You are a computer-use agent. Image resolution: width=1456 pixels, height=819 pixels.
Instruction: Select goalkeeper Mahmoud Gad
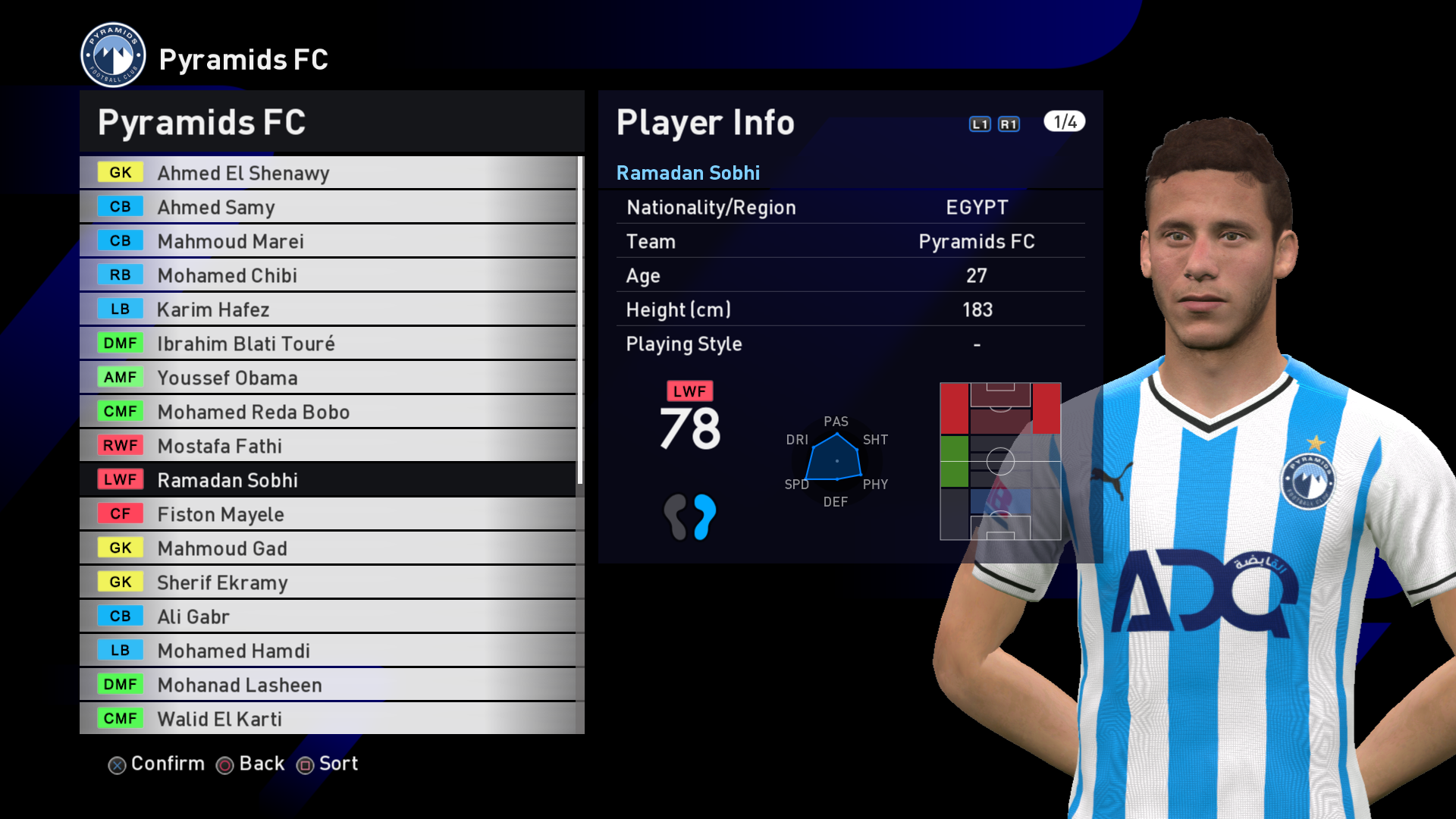(x=328, y=548)
